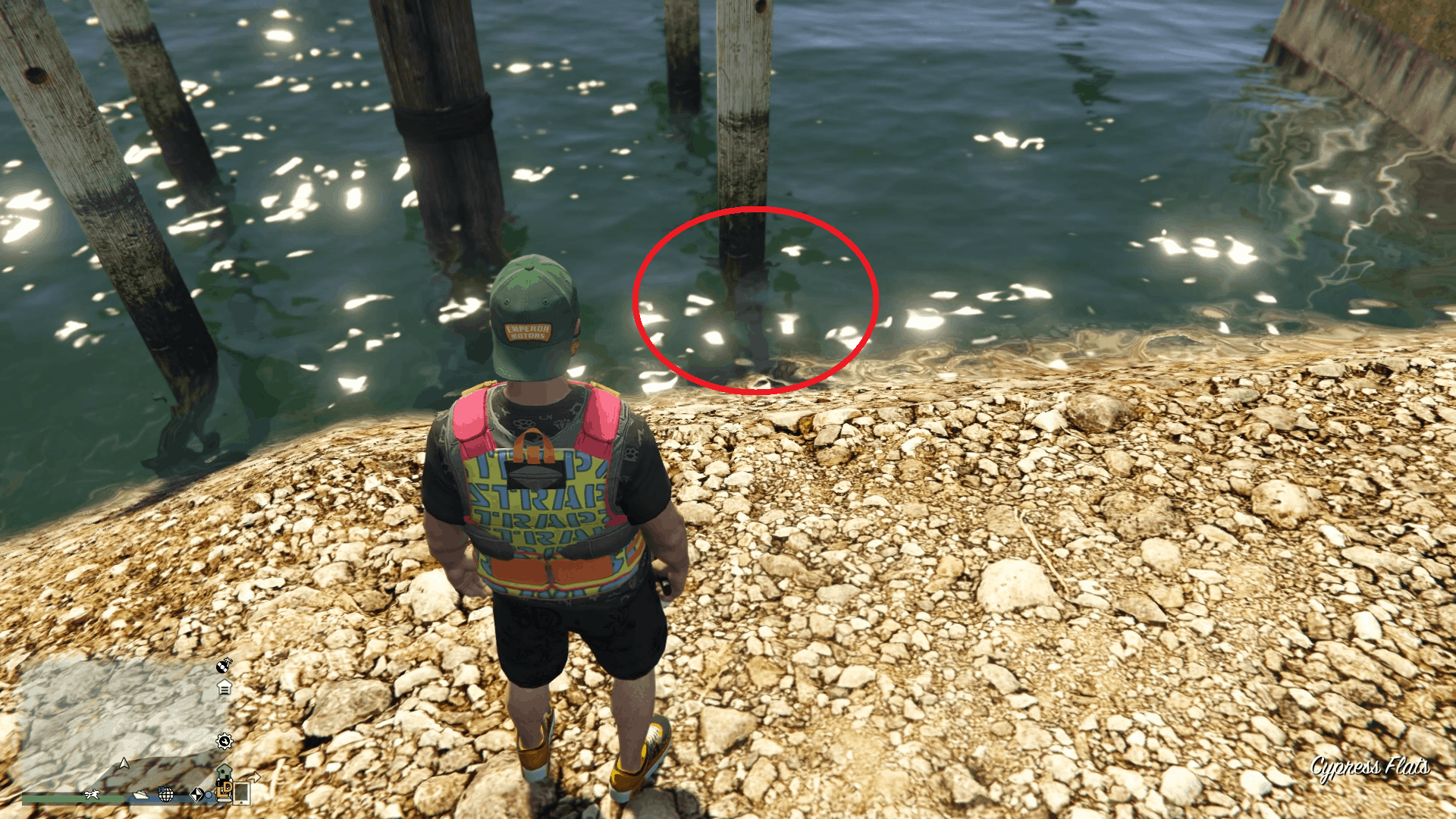This screenshot has height=819, width=1456.
Task: Select the record store blip on the minimap
Action: pyautogui.click(x=223, y=667)
